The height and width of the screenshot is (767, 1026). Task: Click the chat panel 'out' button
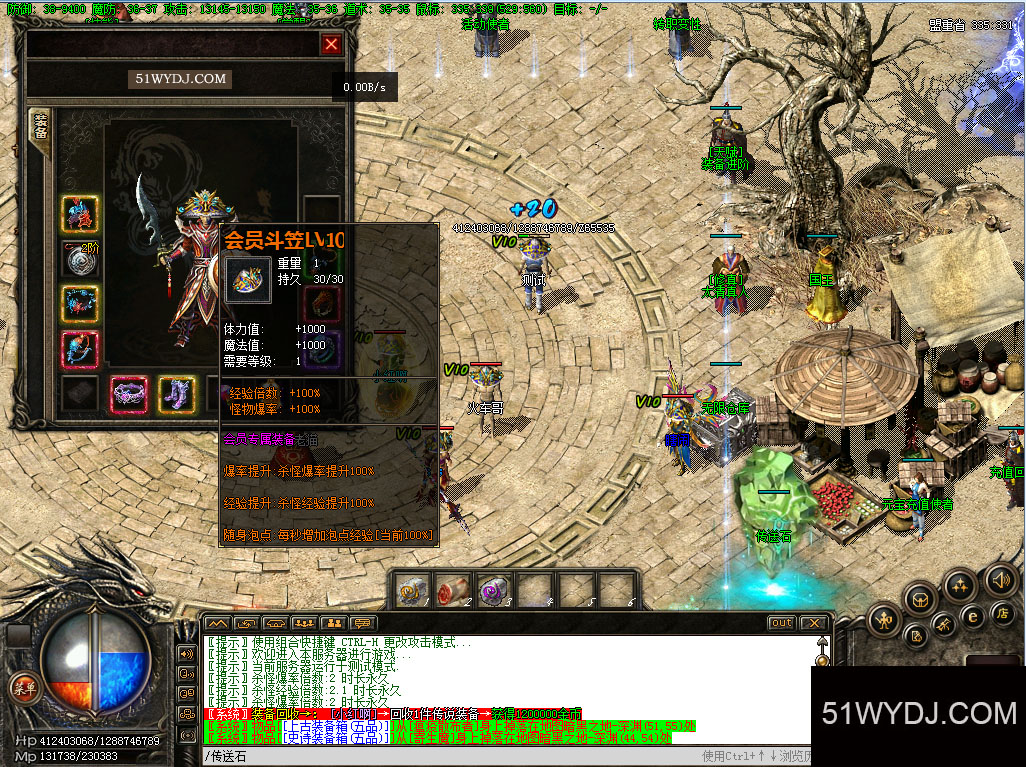point(782,623)
